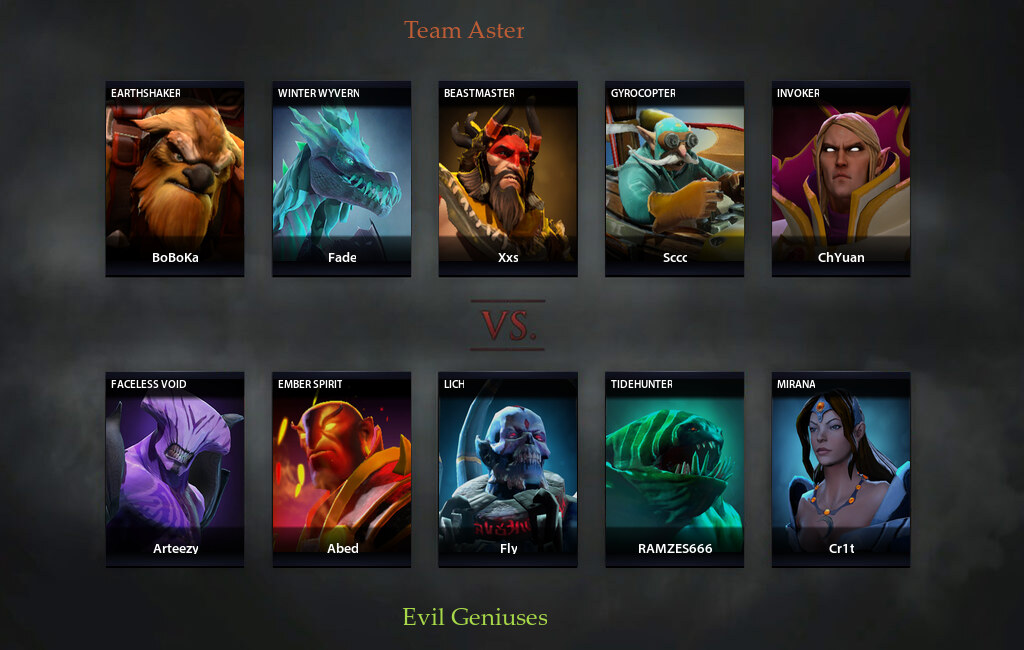
Task: Select Fly's Lich hero card
Action: tap(508, 469)
